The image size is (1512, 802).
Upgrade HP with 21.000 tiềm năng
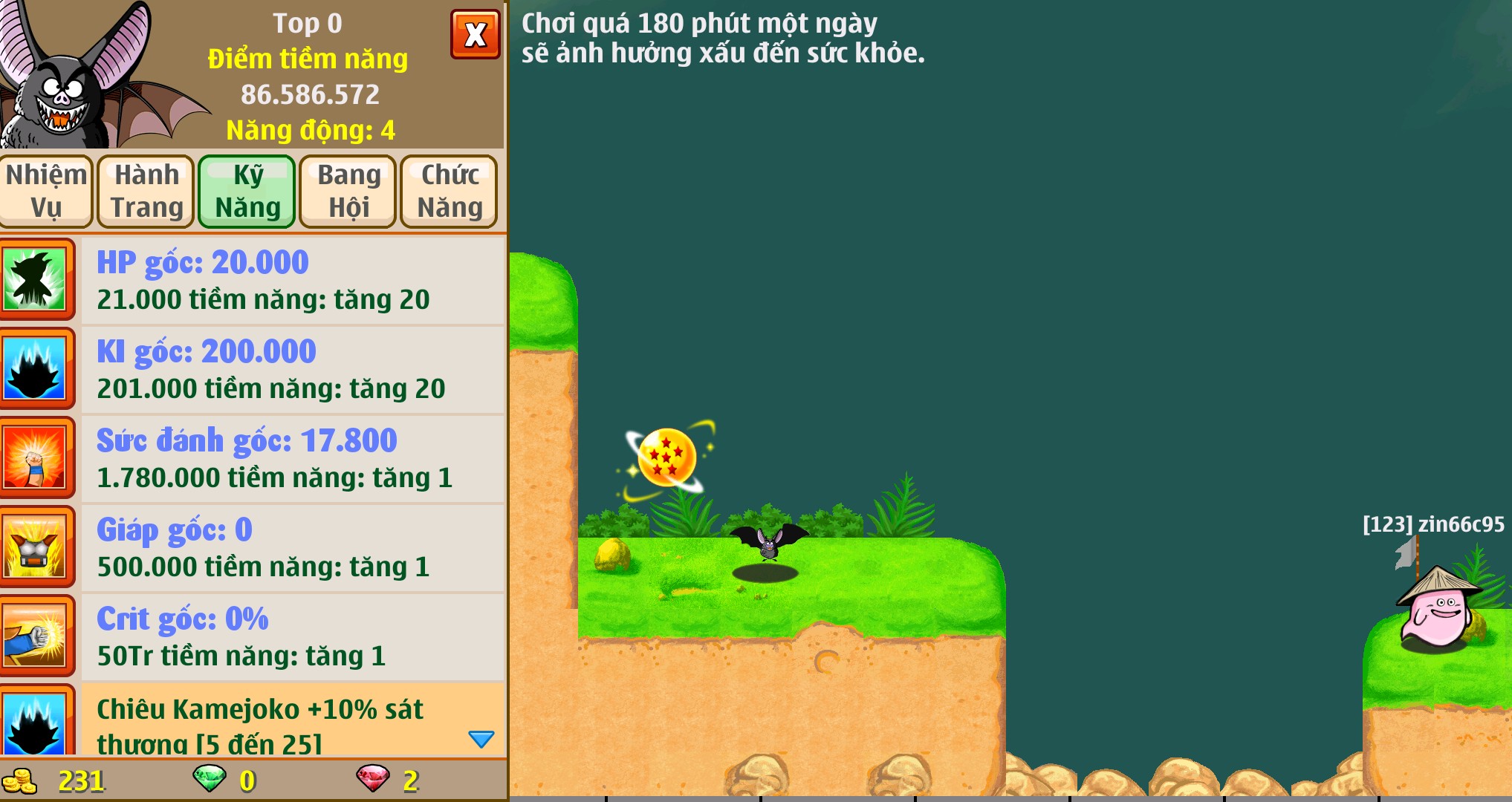pos(264,299)
